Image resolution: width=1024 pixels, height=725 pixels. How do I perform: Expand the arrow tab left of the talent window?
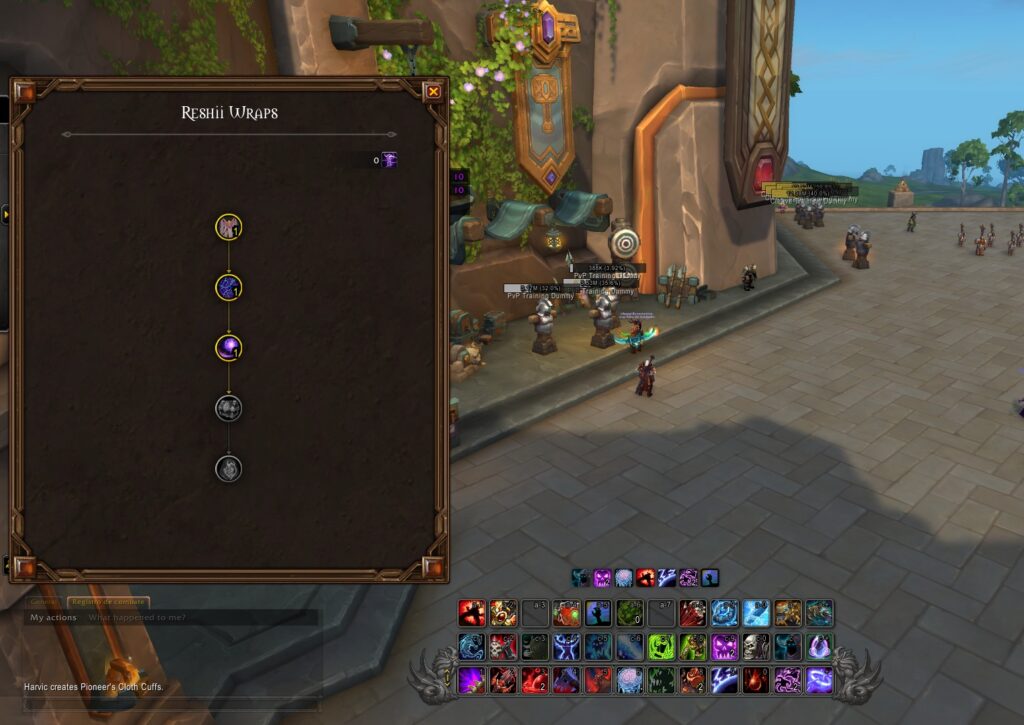pyautogui.click(x=4, y=214)
